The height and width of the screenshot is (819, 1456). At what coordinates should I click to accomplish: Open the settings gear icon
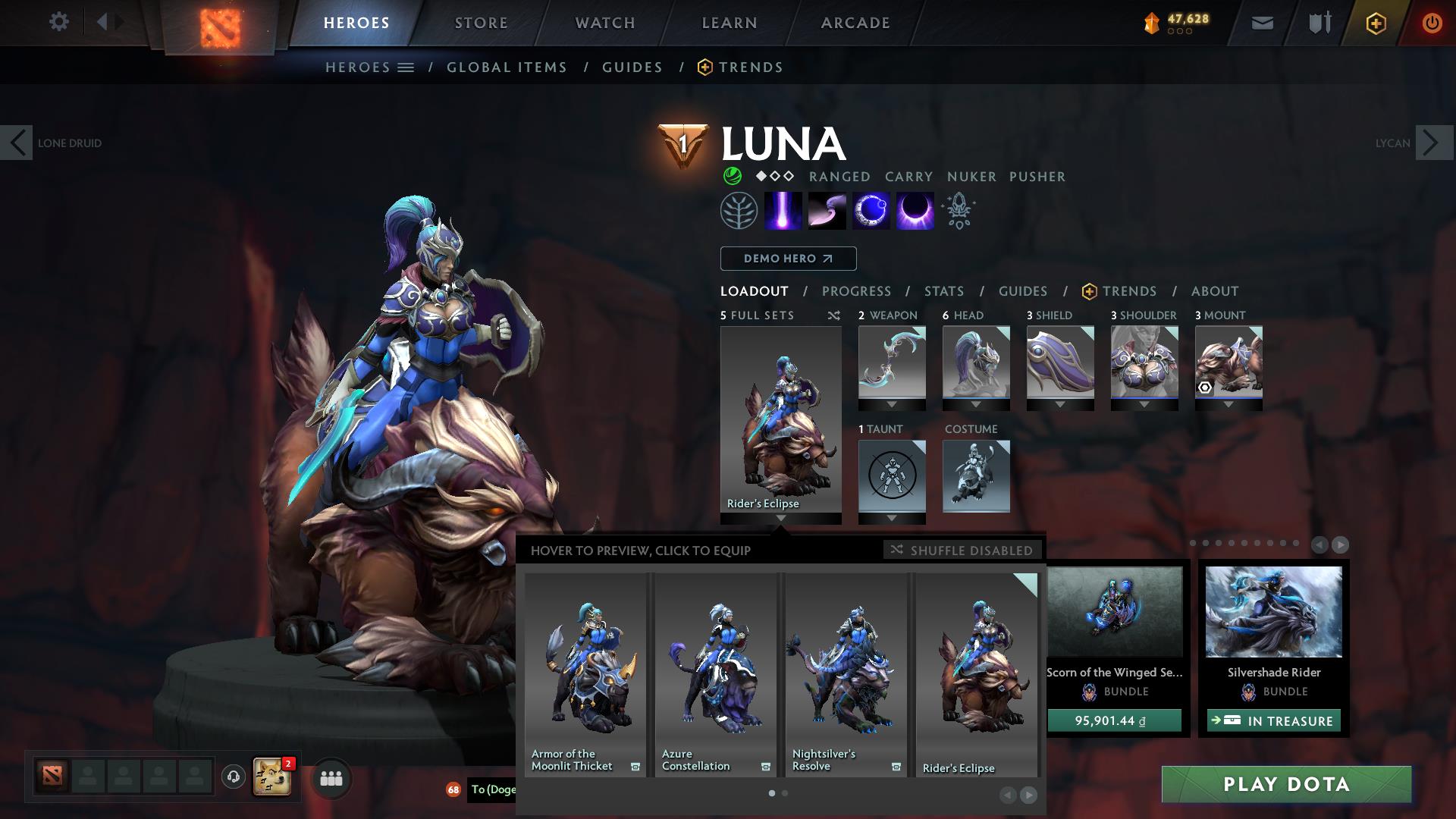[x=59, y=22]
